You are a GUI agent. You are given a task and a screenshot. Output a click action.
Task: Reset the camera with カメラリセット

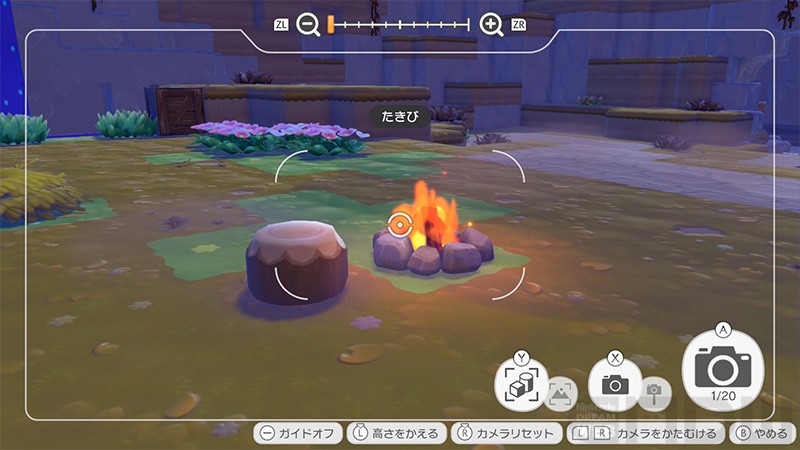coord(505,434)
